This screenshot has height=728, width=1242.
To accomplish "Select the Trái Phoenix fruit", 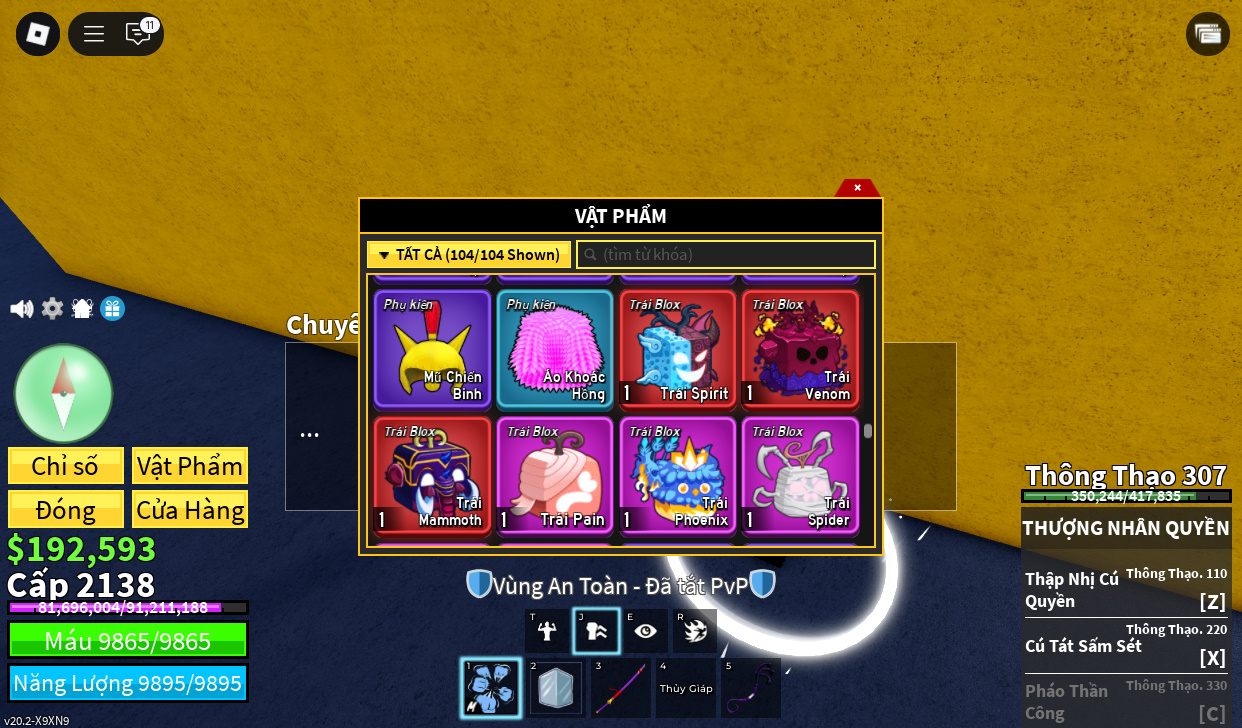I will click(x=678, y=476).
